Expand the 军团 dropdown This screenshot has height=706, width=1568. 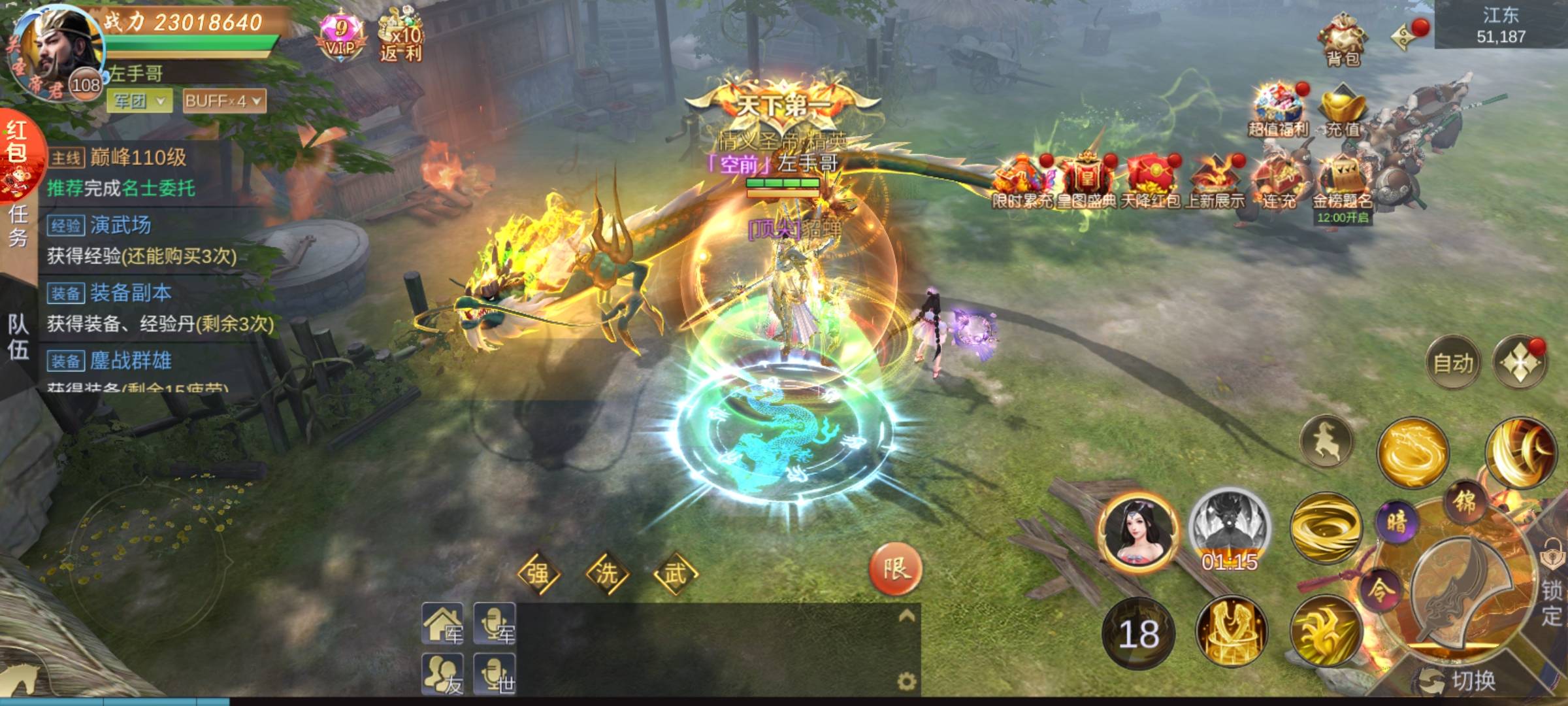tap(140, 101)
